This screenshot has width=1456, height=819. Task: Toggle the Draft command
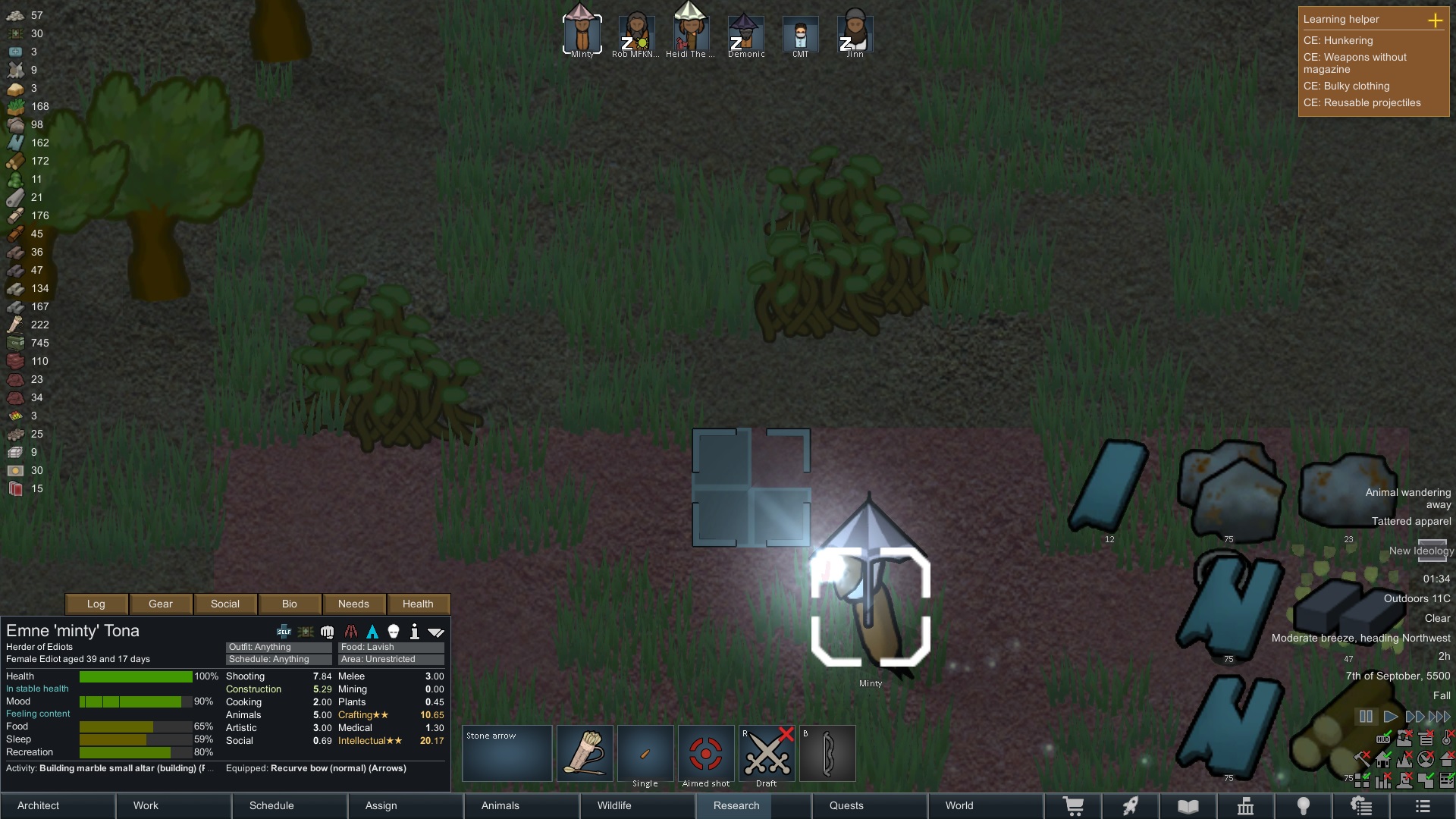point(767,754)
